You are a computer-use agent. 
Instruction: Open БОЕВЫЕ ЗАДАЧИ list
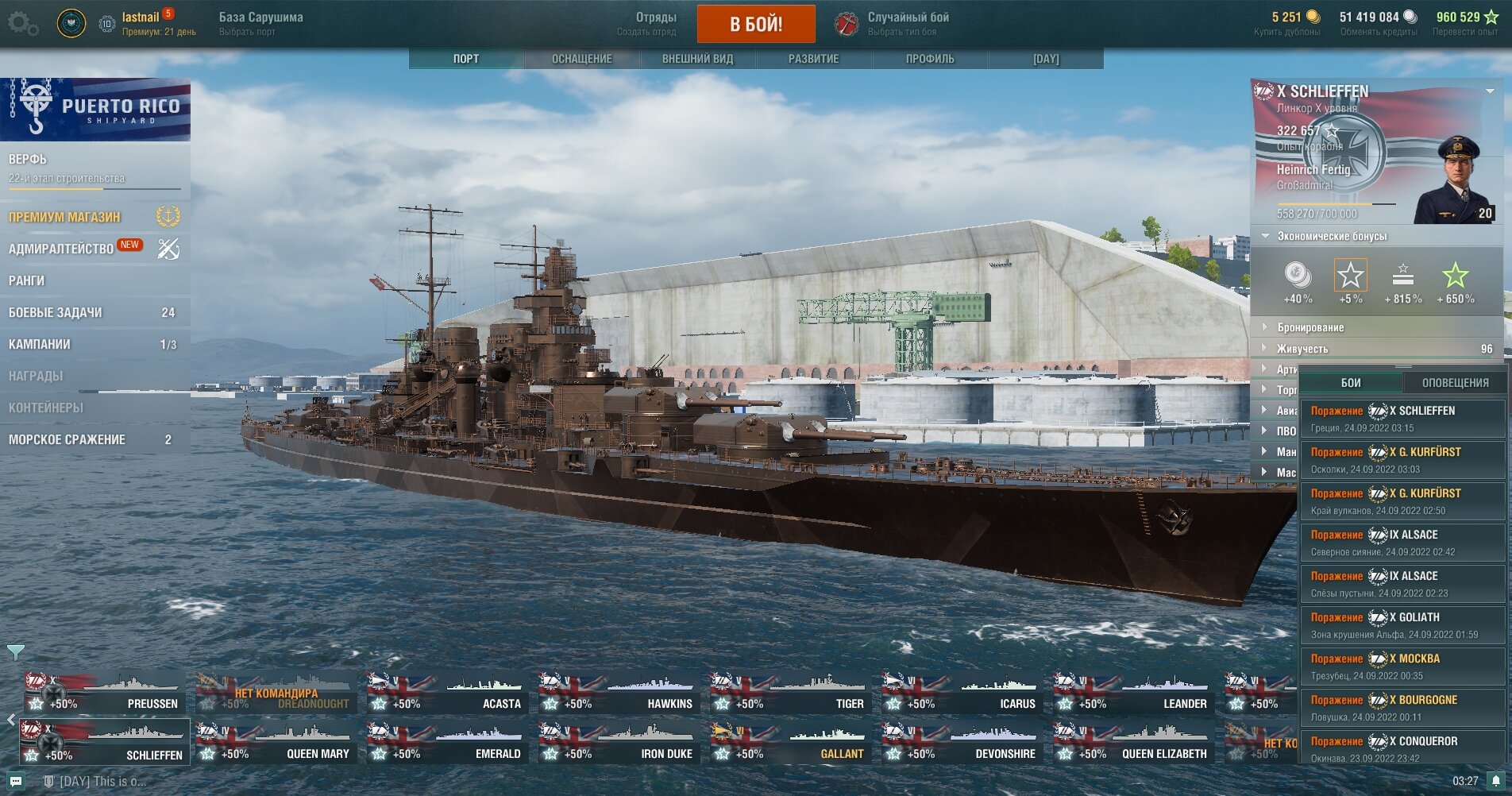[56, 312]
